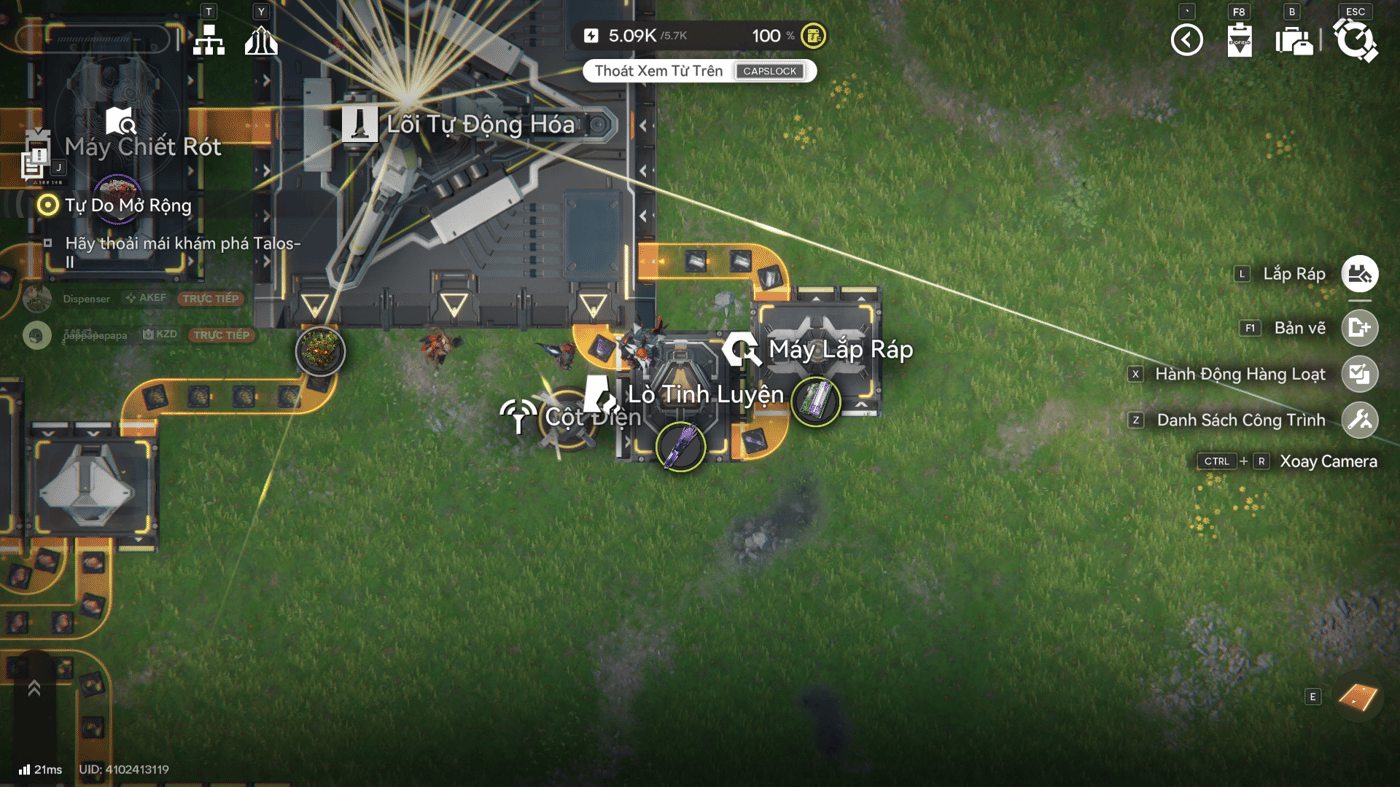This screenshot has width=1400, height=787.
Task: Show the Danh Sách Công Trình list
Action: (1359, 420)
